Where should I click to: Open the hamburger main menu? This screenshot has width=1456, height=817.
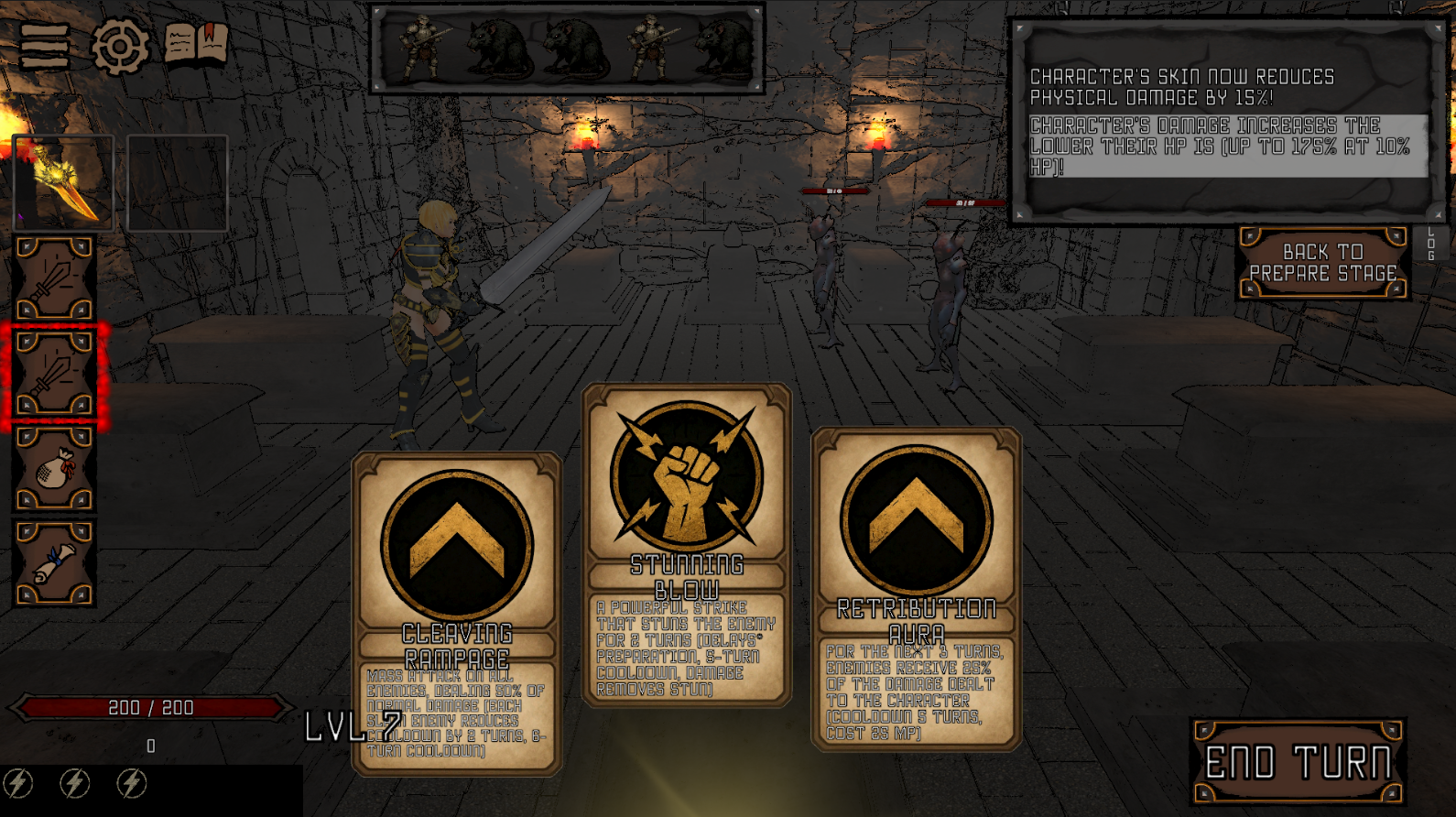tap(45, 46)
